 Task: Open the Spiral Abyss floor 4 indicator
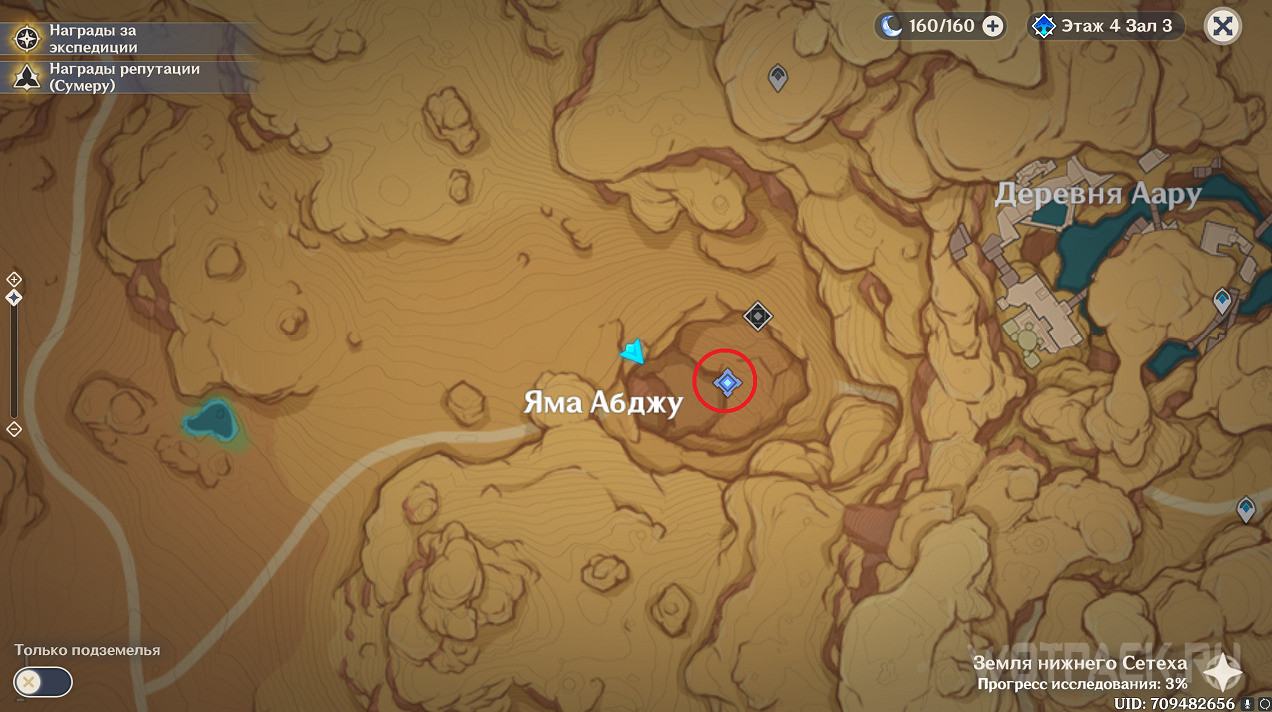pos(1104,26)
